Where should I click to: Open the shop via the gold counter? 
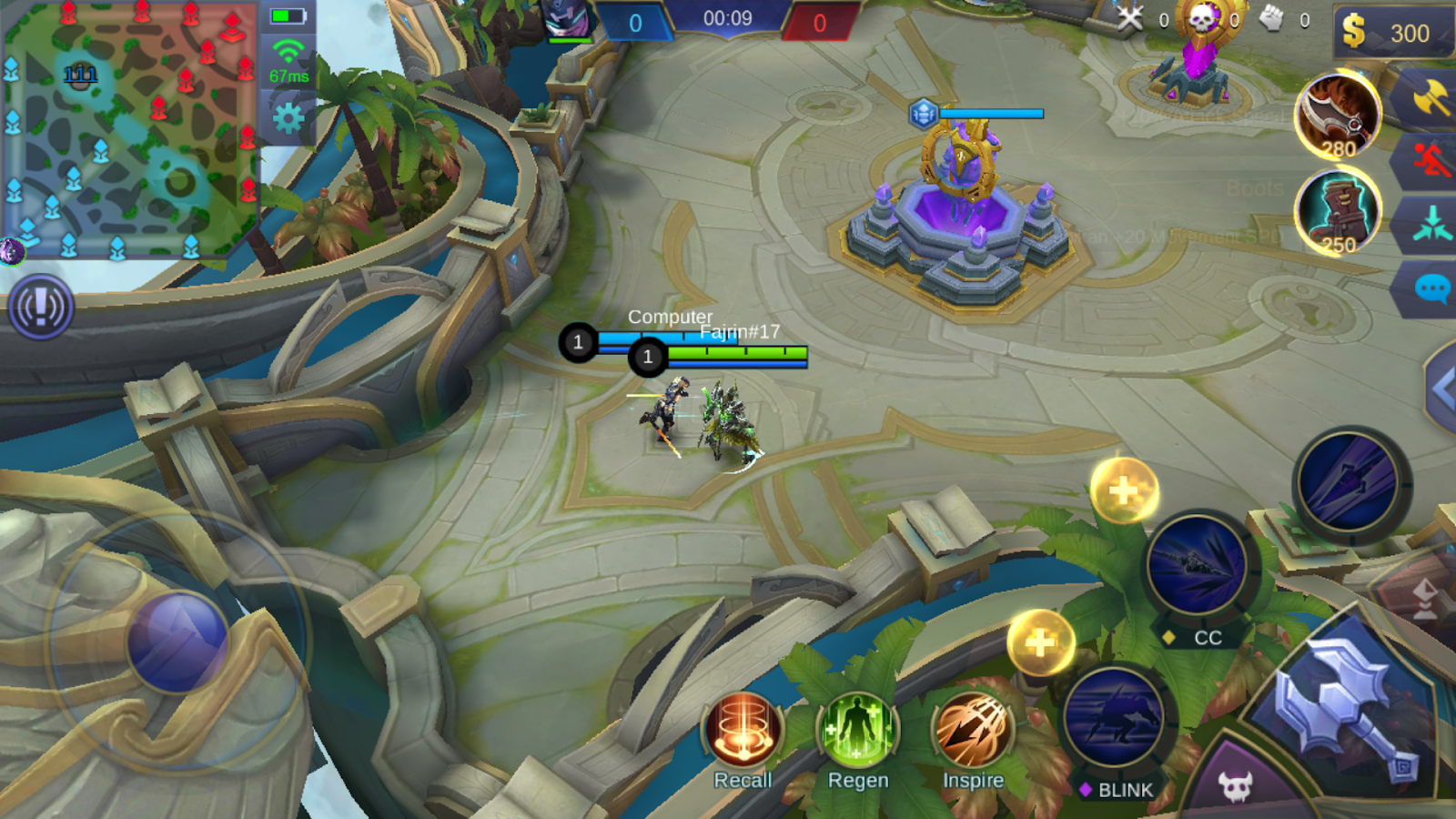pyautogui.click(x=1392, y=33)
